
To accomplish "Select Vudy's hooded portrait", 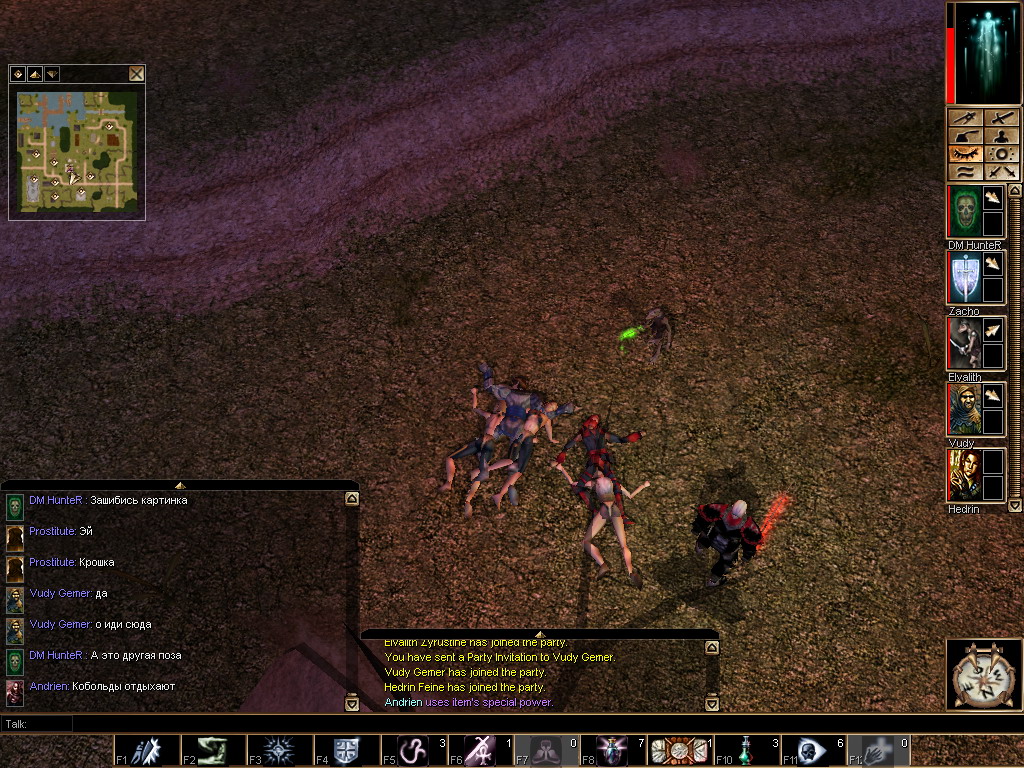I will (x=963, y=409).
